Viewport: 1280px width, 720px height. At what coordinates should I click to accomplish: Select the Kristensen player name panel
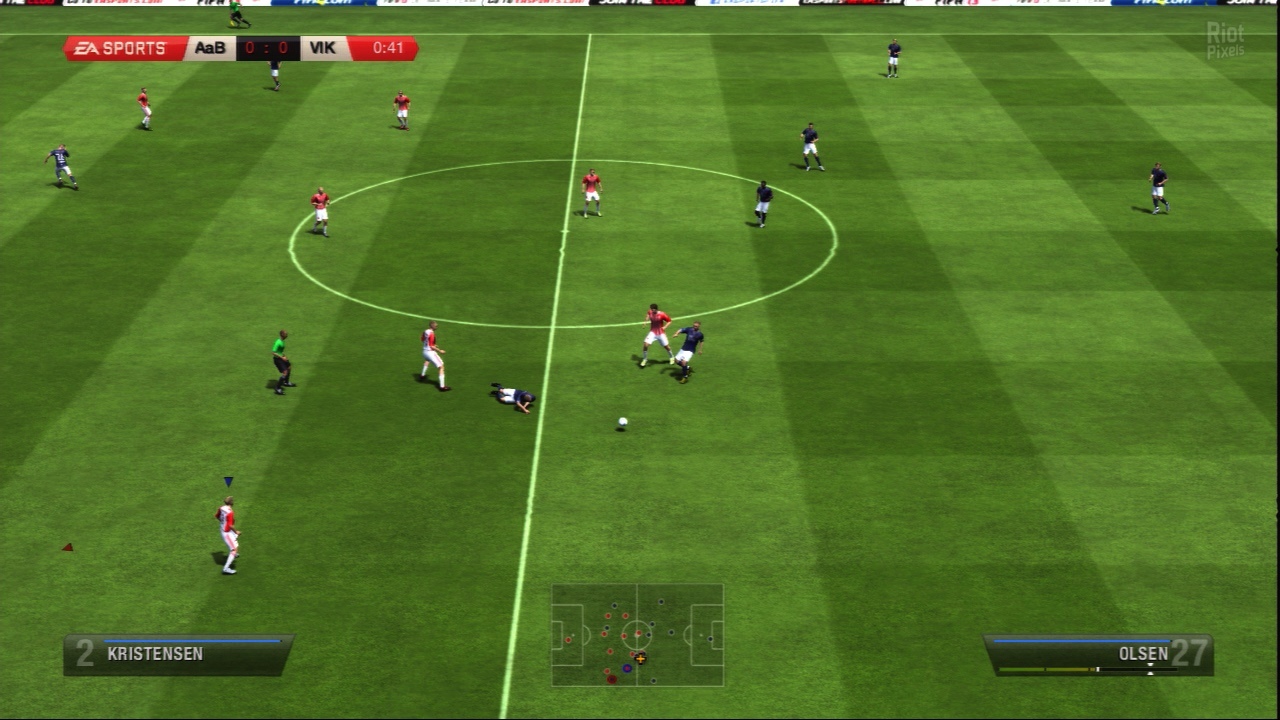coord(178,654)
